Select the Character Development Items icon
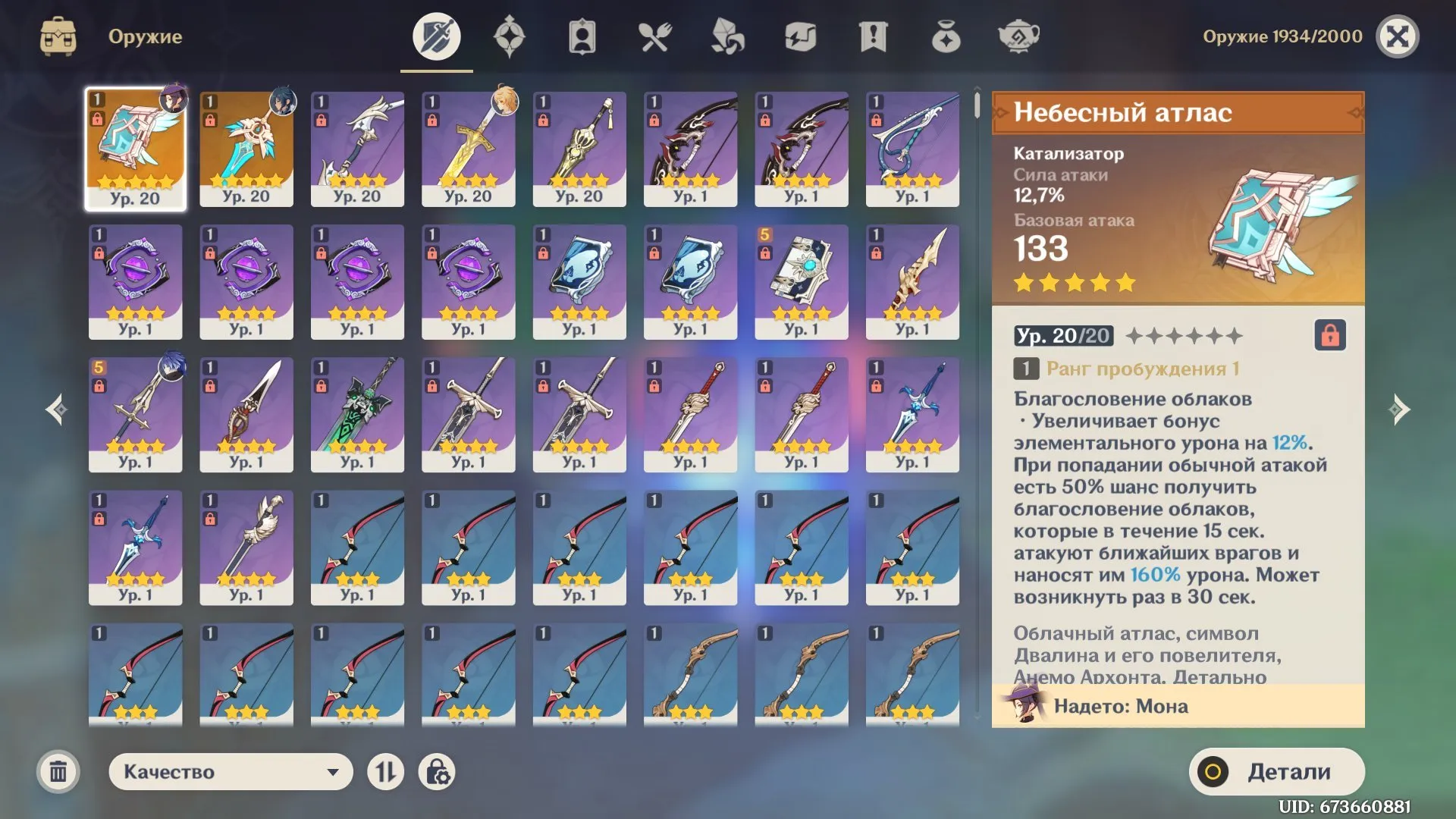The width and height of the screenshot is (1456, 819). (582, 36)
